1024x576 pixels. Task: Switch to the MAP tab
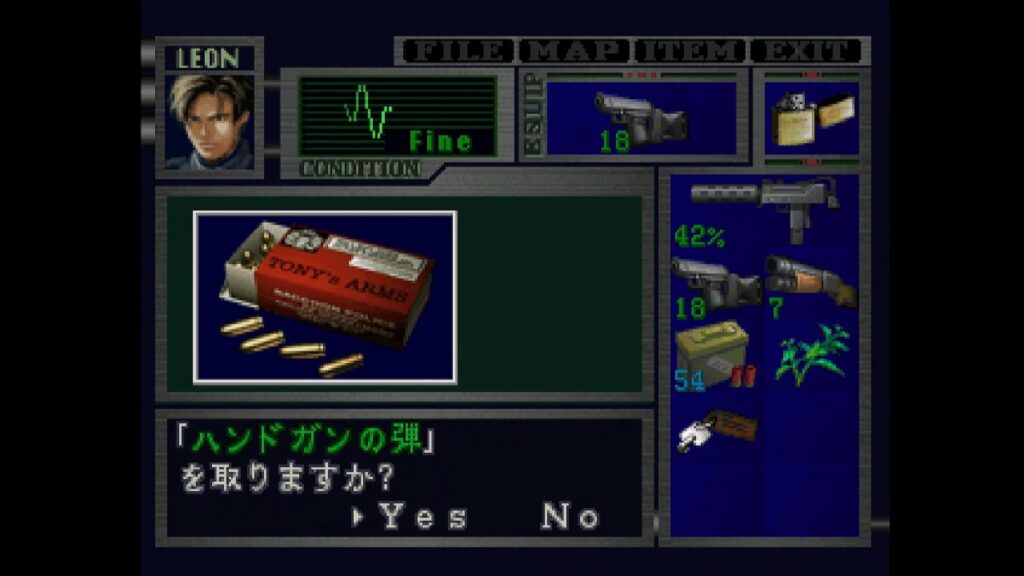(575, 51)
